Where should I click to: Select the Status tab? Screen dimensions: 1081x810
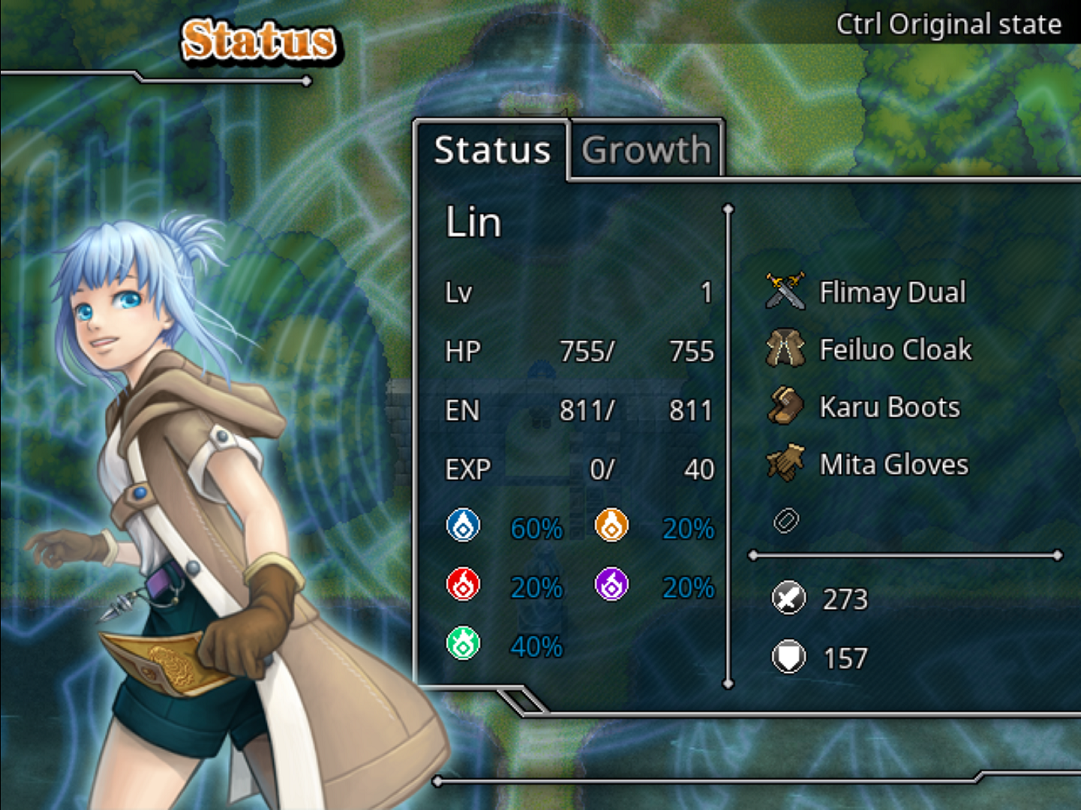pyautogui.click(x=492, y=150)
